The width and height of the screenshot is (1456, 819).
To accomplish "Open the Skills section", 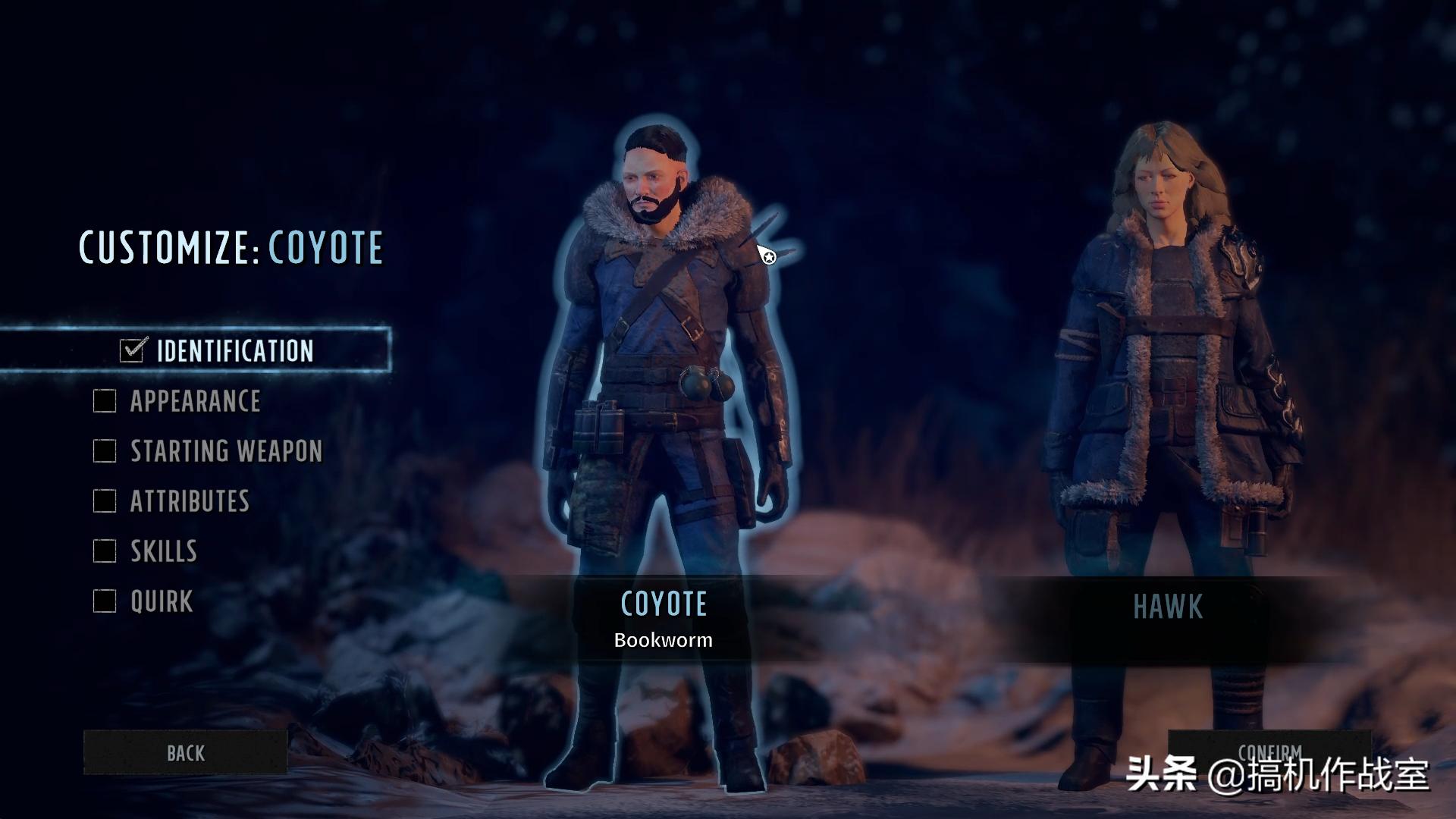I will pyautogui.click(x=163, y=551).
